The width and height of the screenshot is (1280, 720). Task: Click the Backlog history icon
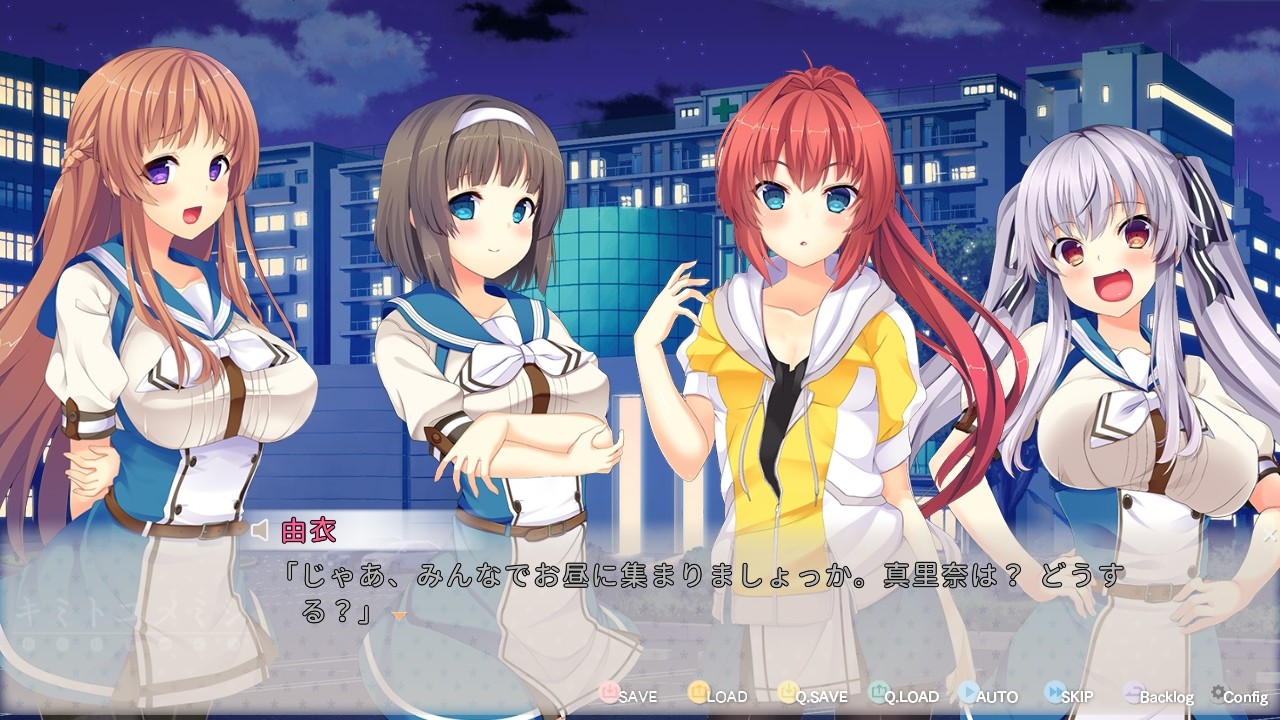point(1130,692)
